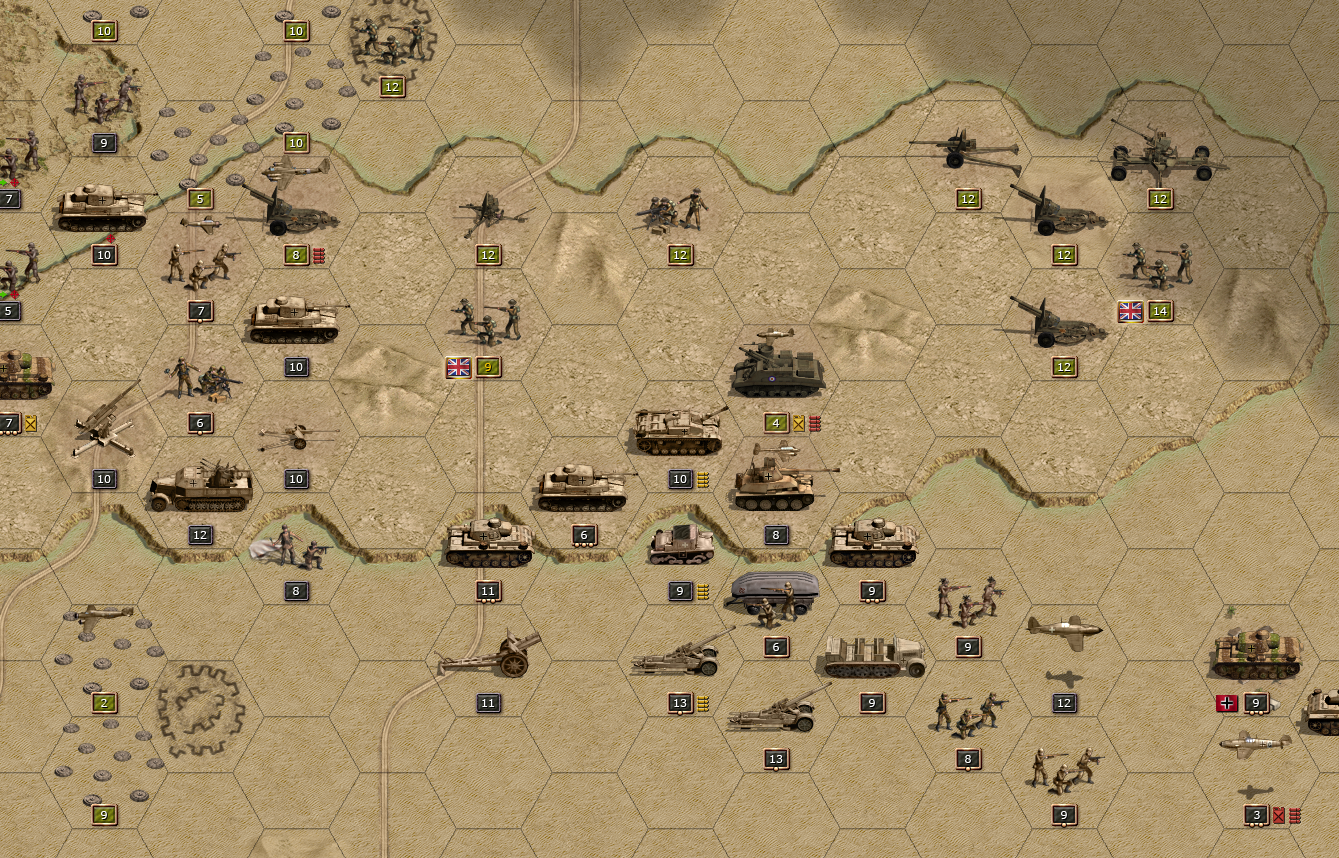Select the German tank with strength 11

(x=488, y=543)
